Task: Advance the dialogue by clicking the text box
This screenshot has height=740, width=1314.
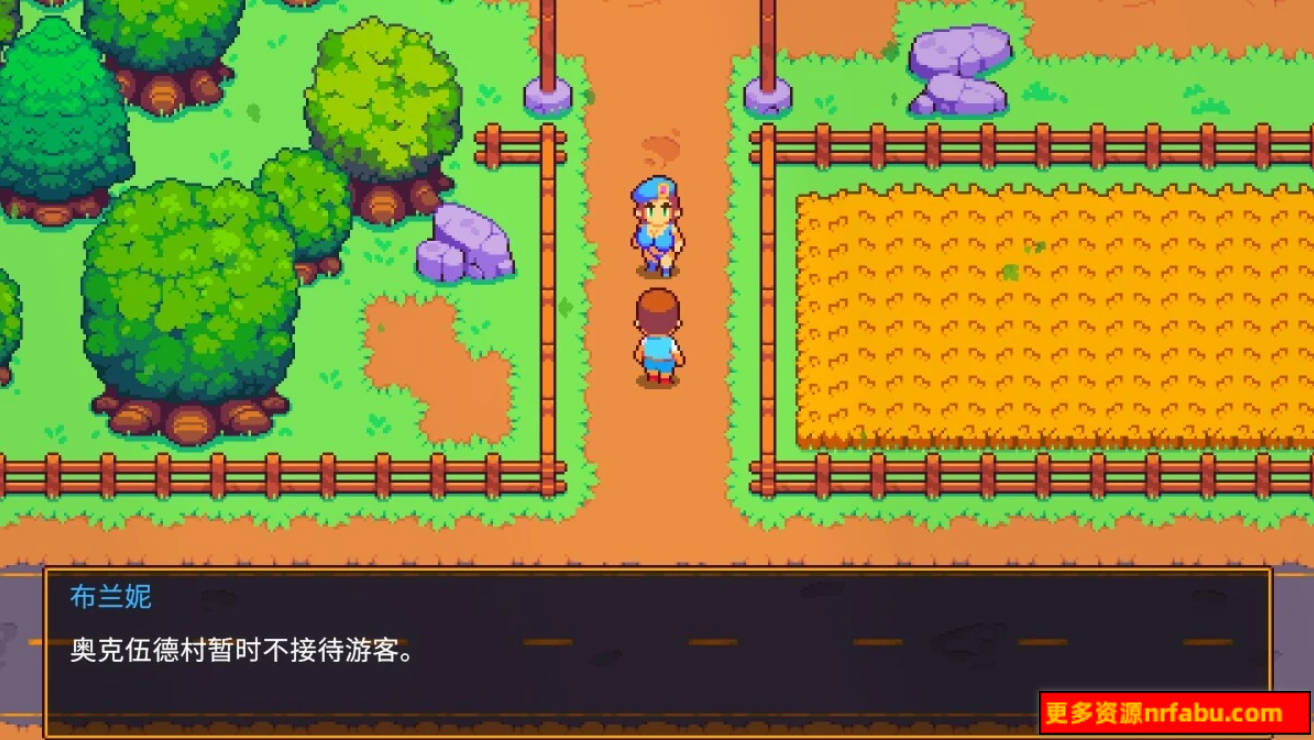Action: [x=650, y=650]
